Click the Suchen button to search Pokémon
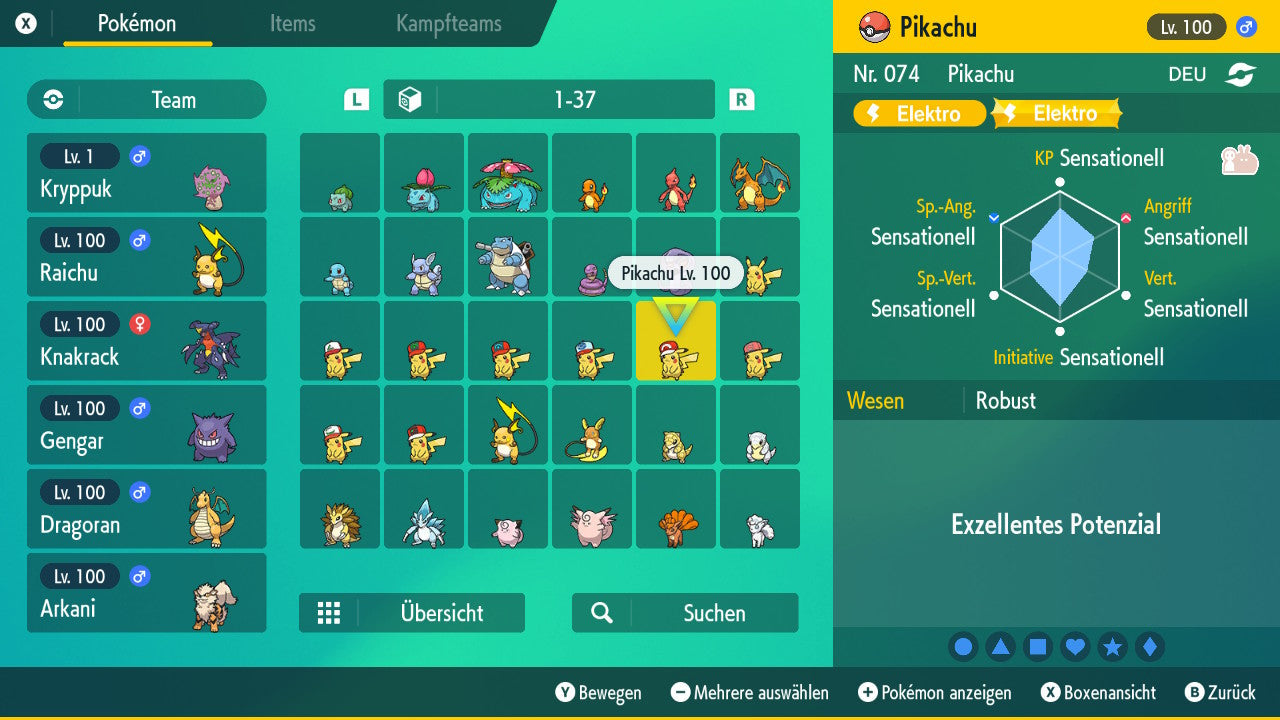Image resolution: width=1280 pixels, height=720 pixels. coord(684,613)
